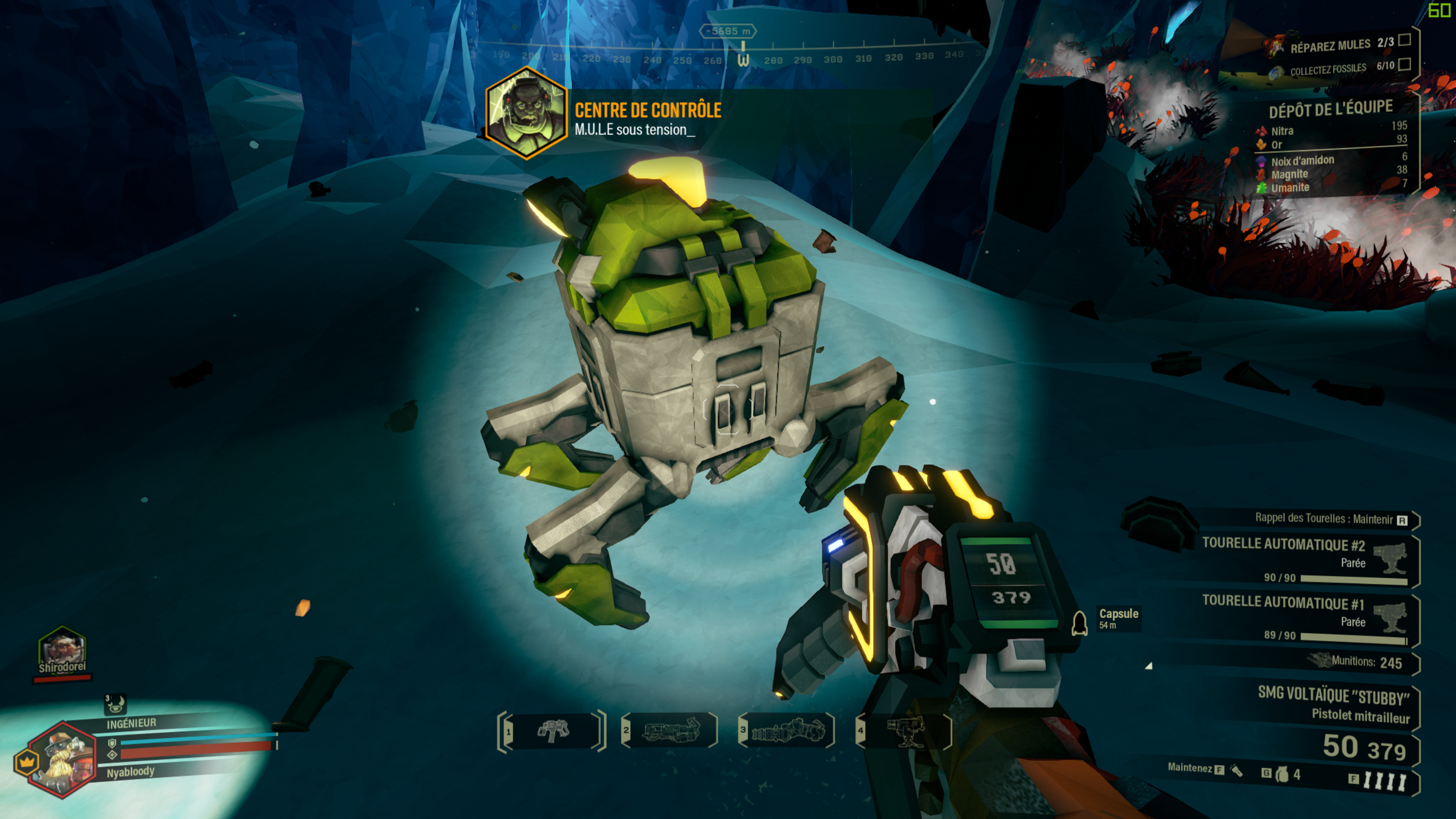Click the Collectez Fossiles objective checkbox

coord(1404,64)
